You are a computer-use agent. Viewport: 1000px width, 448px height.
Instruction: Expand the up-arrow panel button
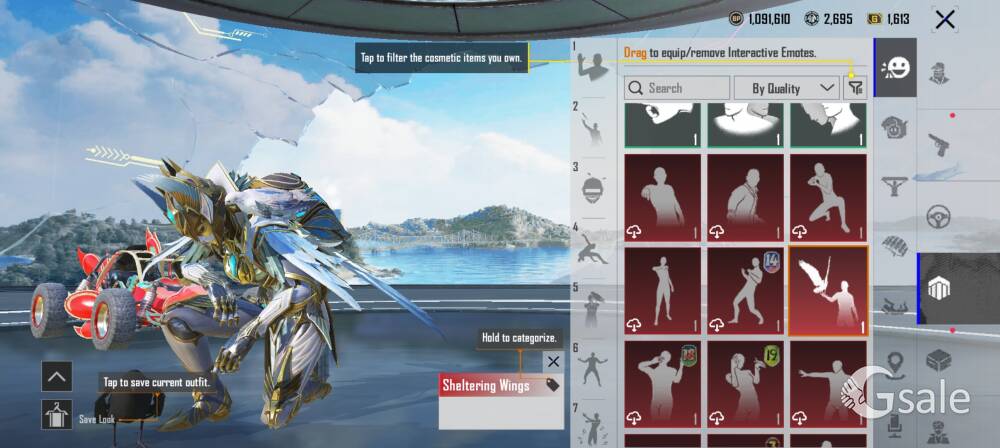[x=56, y=376]
